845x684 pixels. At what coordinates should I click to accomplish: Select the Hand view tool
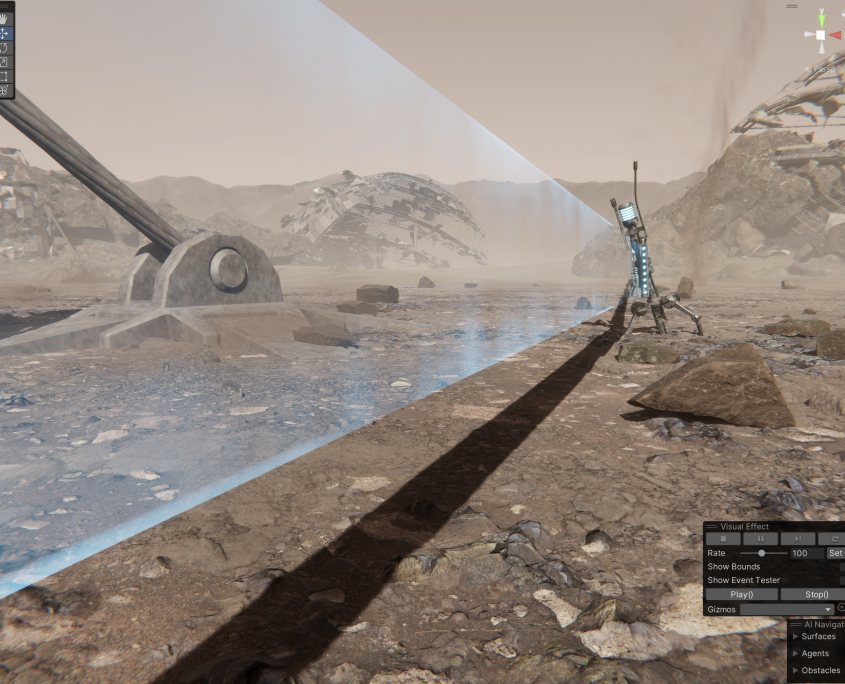[x=5, y=19]
